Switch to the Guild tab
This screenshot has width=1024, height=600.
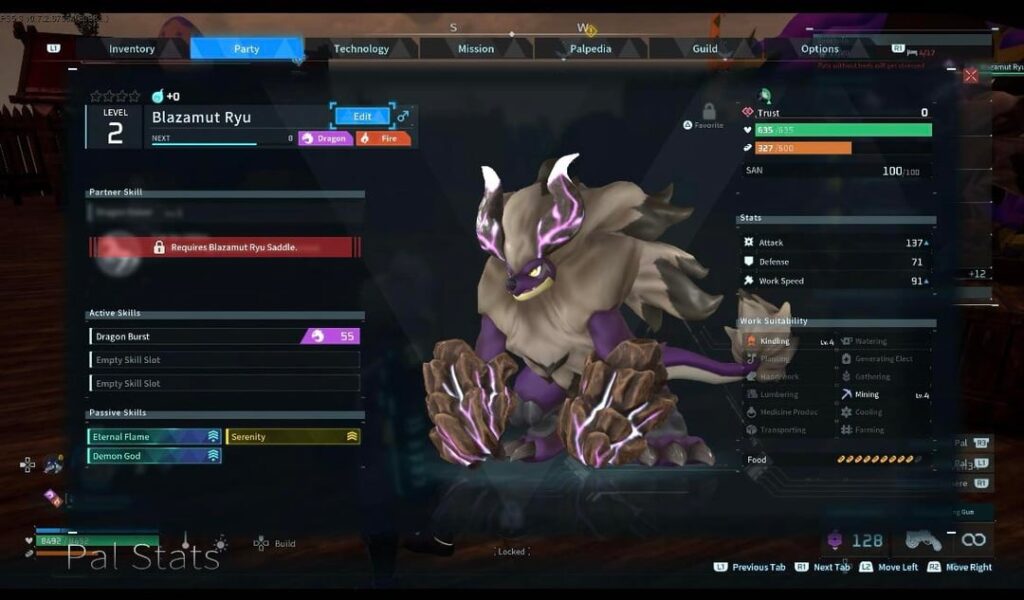pos(705,49)
